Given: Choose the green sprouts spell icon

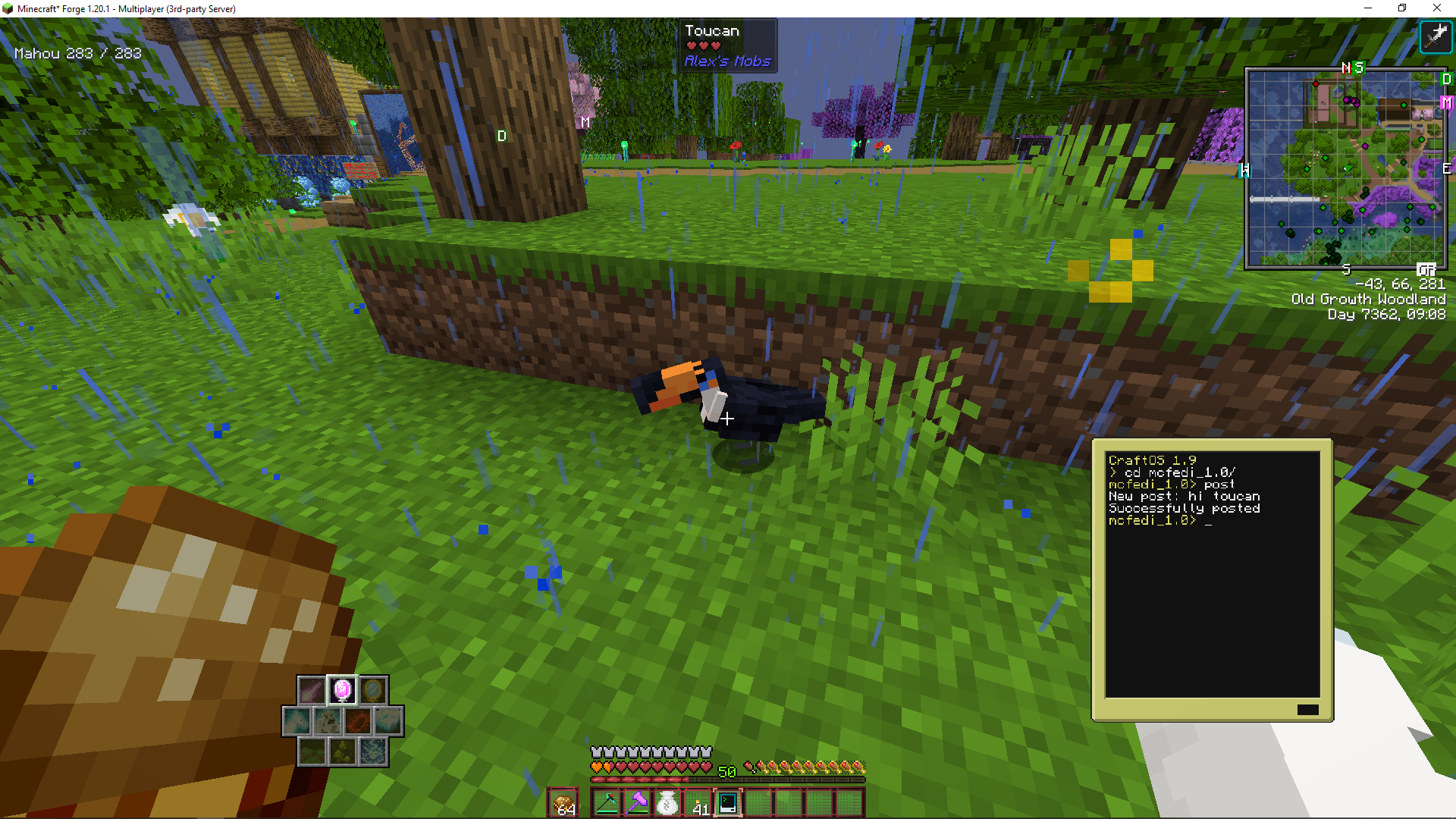Looking at the screenshot, I should [342, 752].
